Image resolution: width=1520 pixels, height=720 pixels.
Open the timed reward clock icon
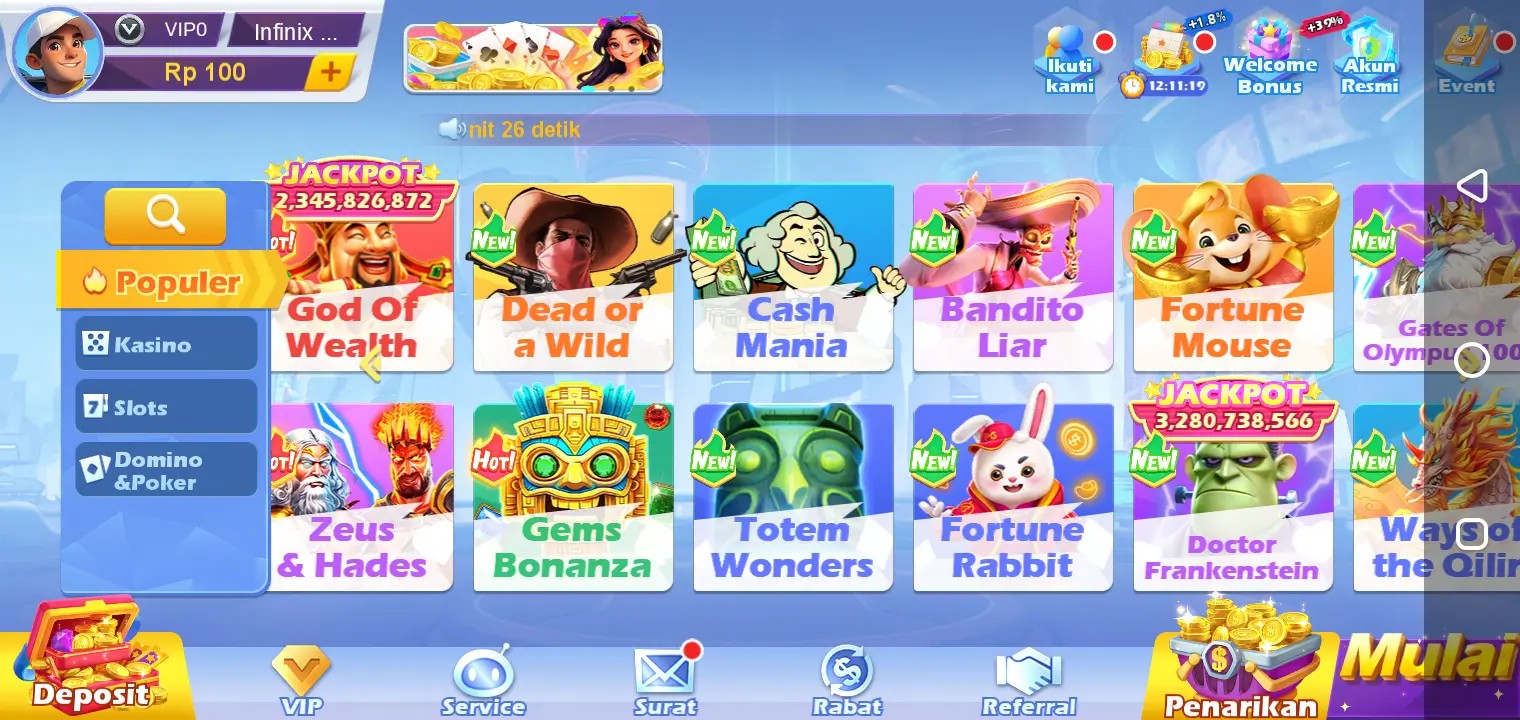tap(1165, 45)
